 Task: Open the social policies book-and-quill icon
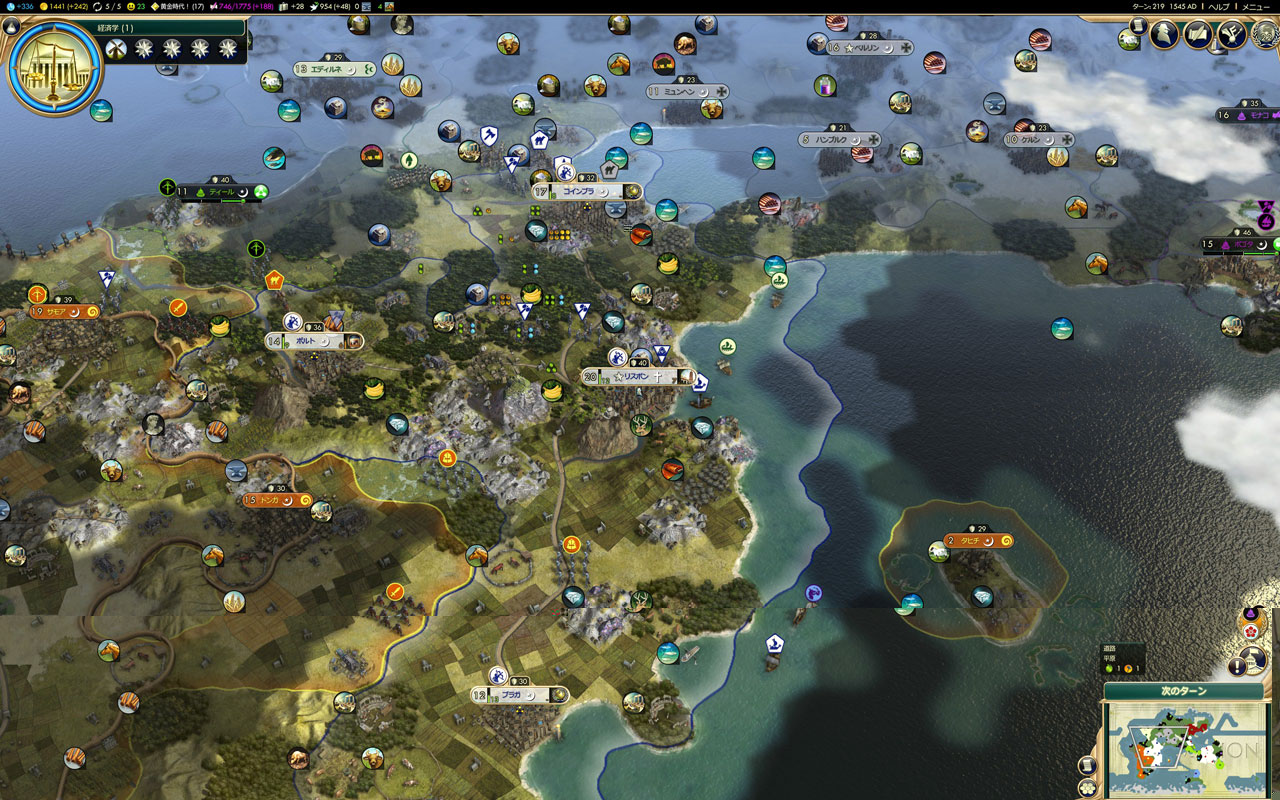(x=1198, y=34)
